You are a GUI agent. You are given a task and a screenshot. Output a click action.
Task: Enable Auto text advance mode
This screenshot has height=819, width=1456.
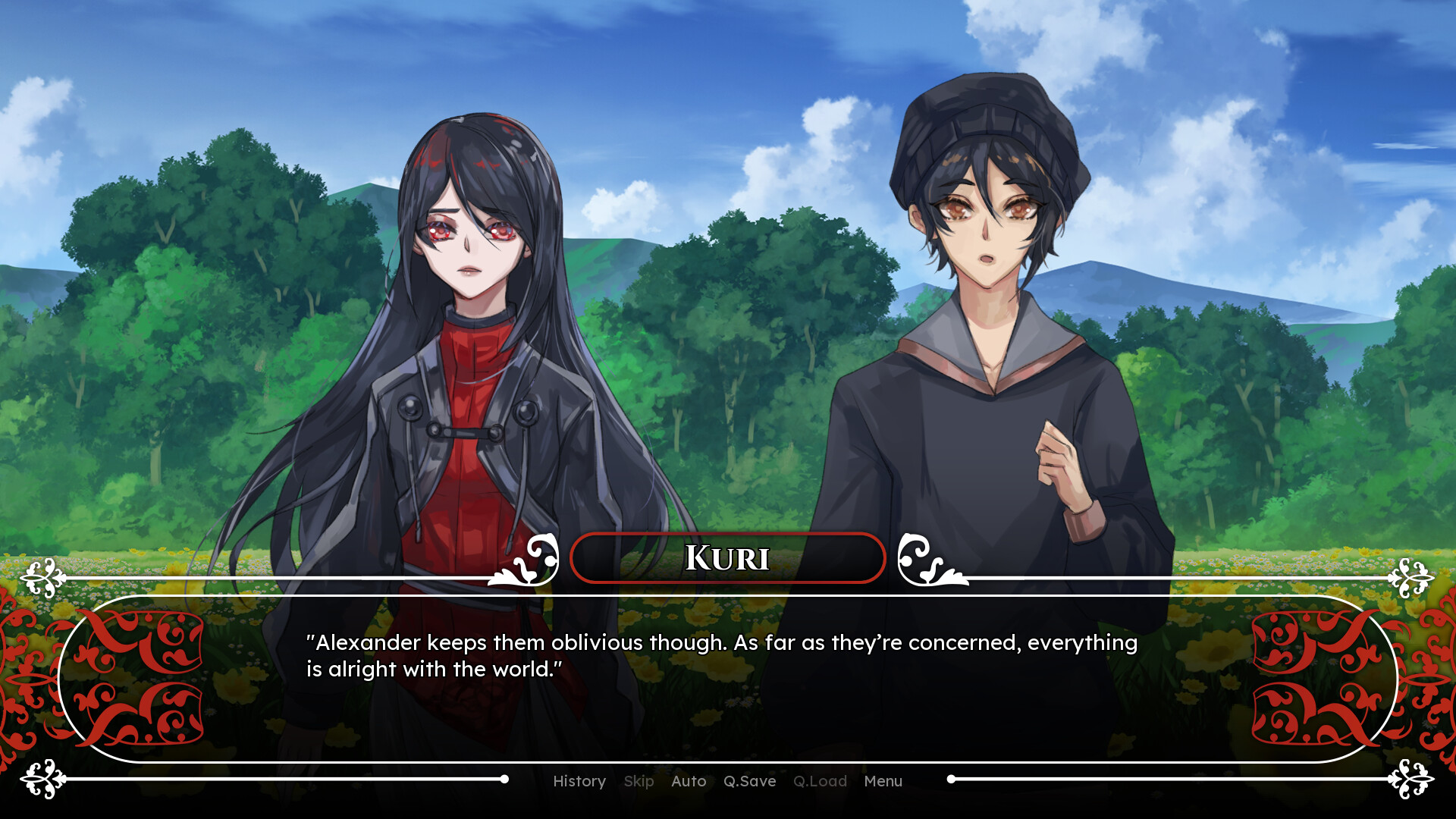689,781
